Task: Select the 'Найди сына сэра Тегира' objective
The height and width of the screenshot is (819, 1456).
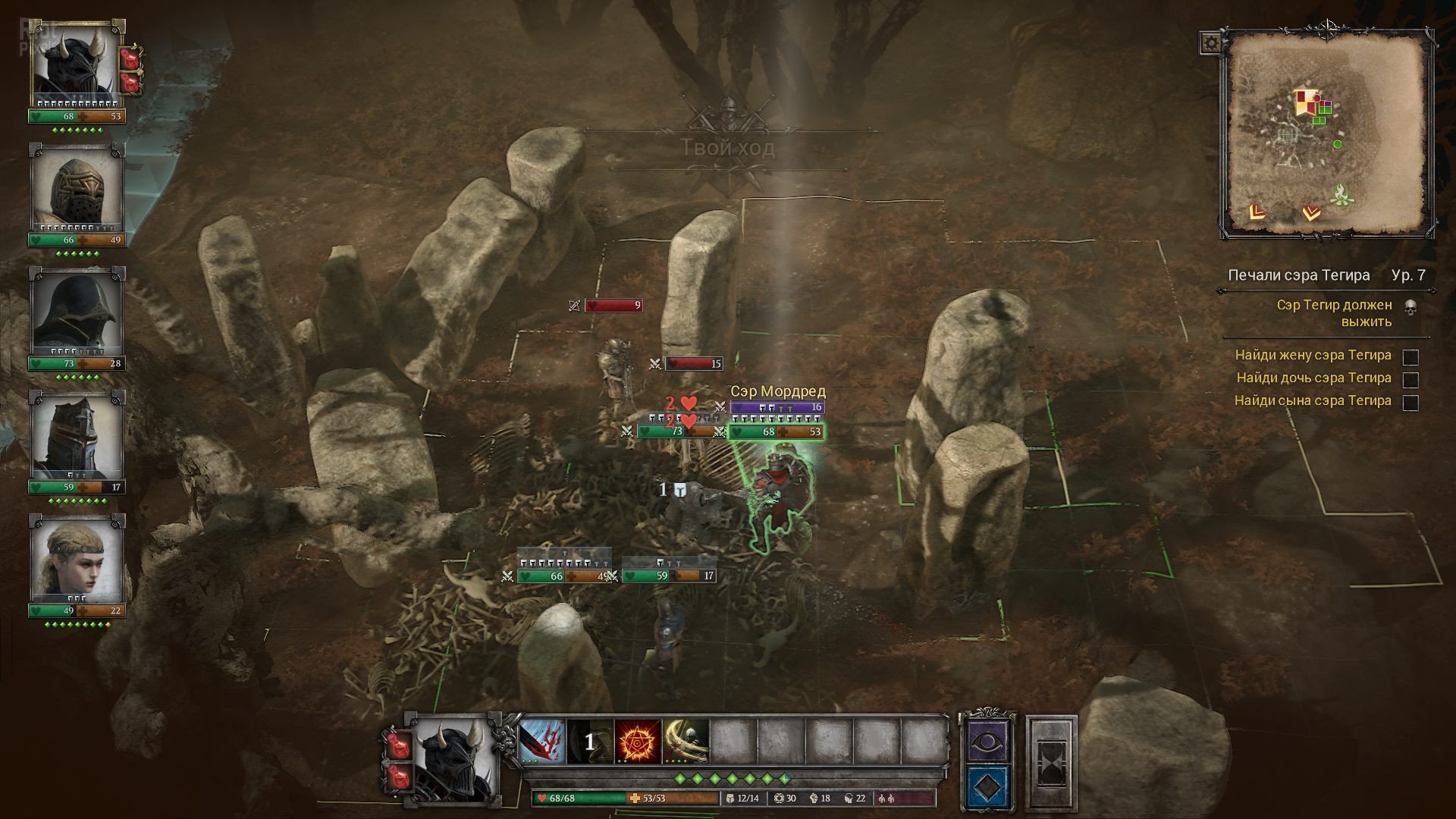Action: coord(1313,400)
